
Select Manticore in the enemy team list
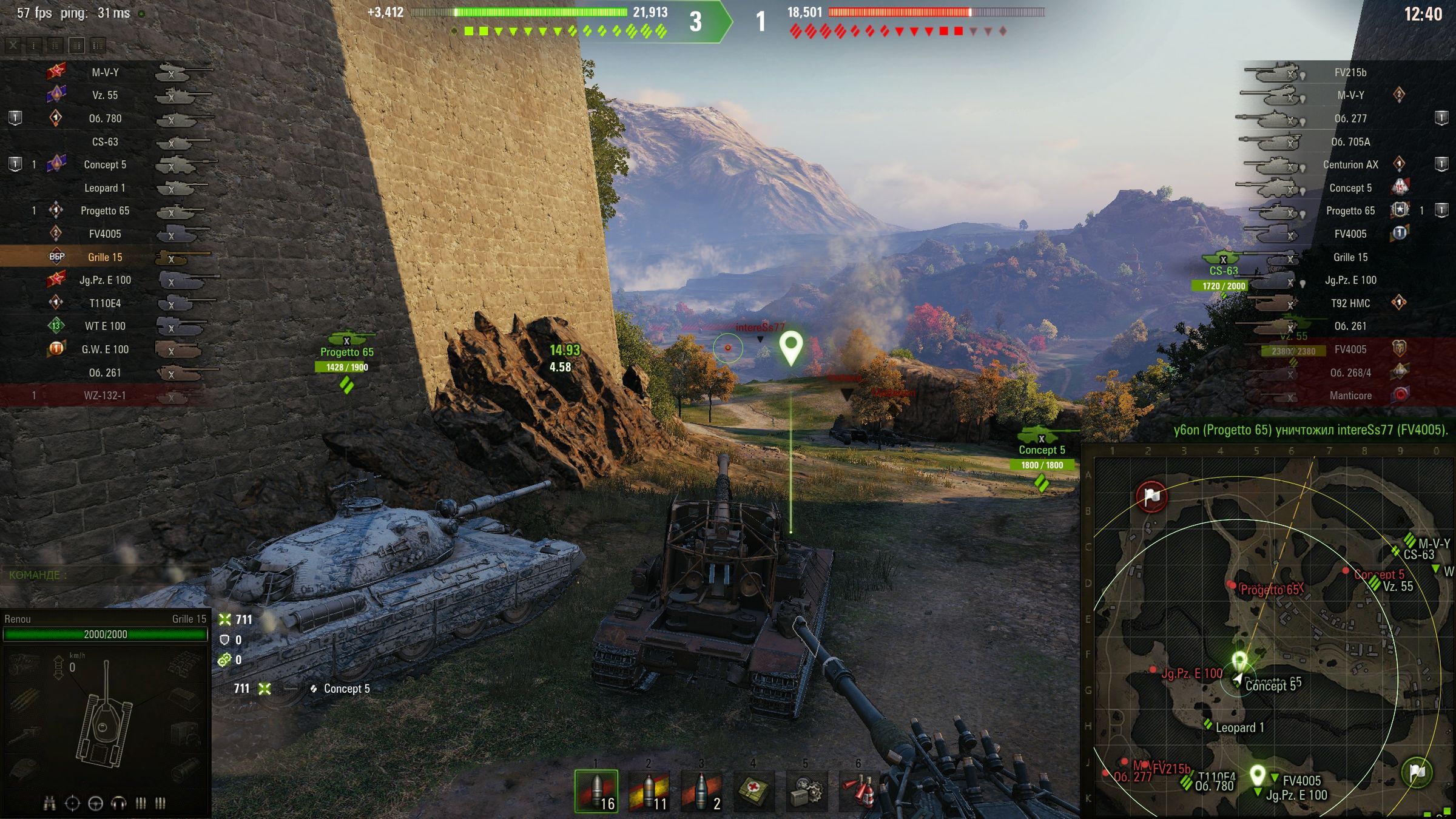[x=1350, y=396]
